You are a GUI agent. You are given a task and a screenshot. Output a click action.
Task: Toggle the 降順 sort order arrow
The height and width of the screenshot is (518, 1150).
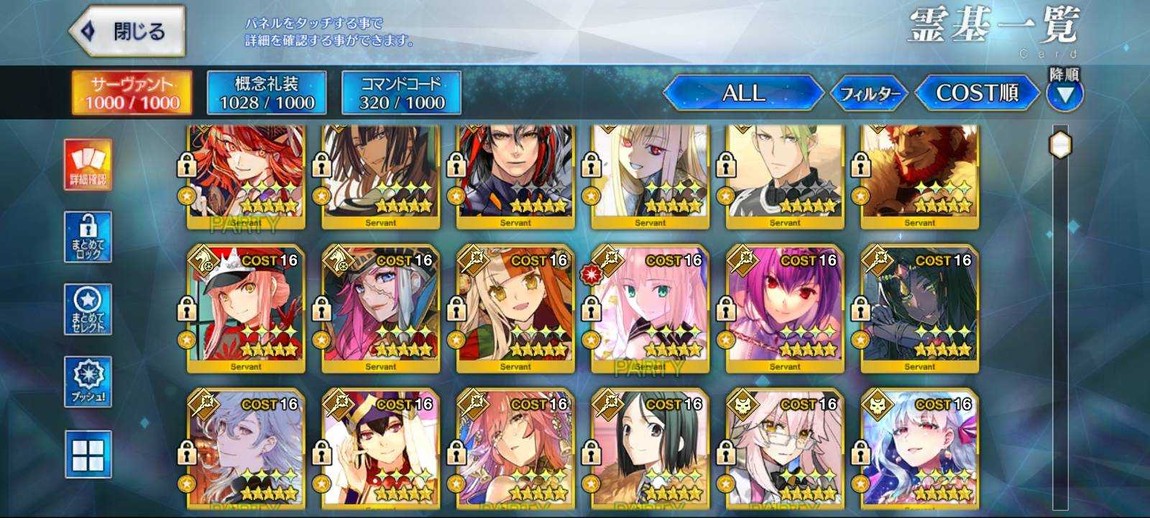click(1064, 94)
